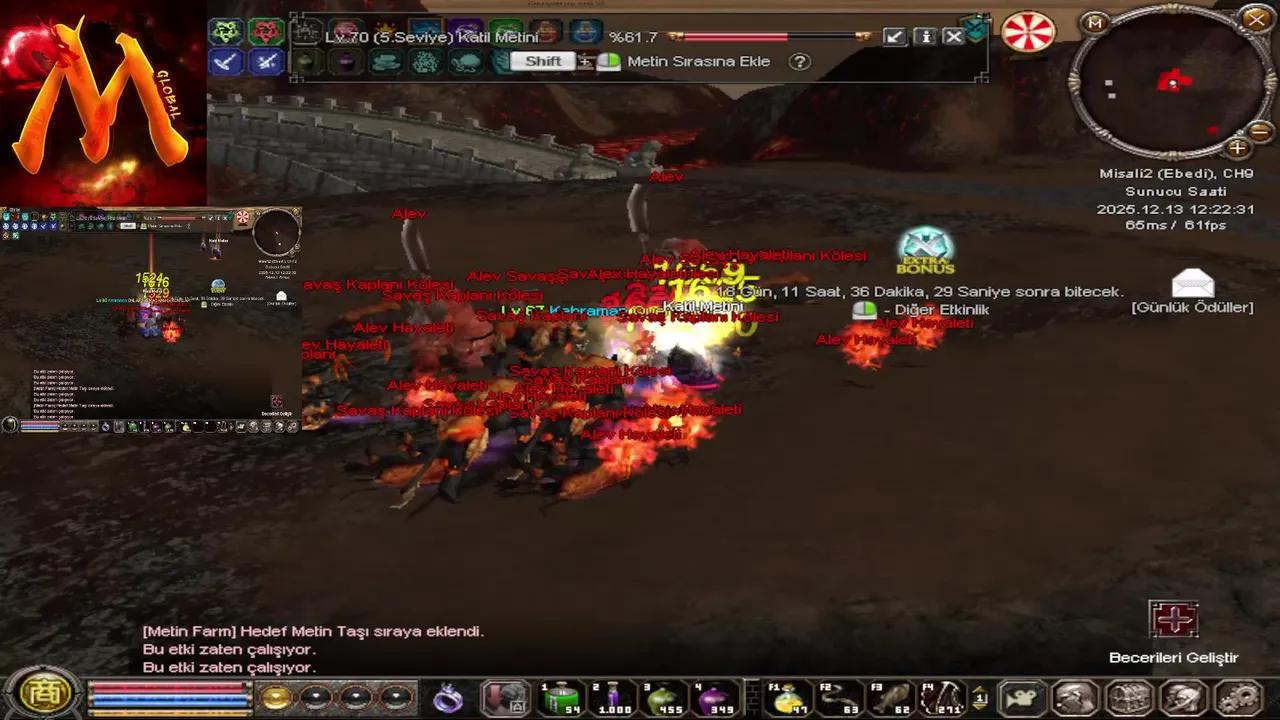Screen dimensions: 1280x720
Task: Zoom in the minimap with the plus control
Action: click(x=1237, y=147)
